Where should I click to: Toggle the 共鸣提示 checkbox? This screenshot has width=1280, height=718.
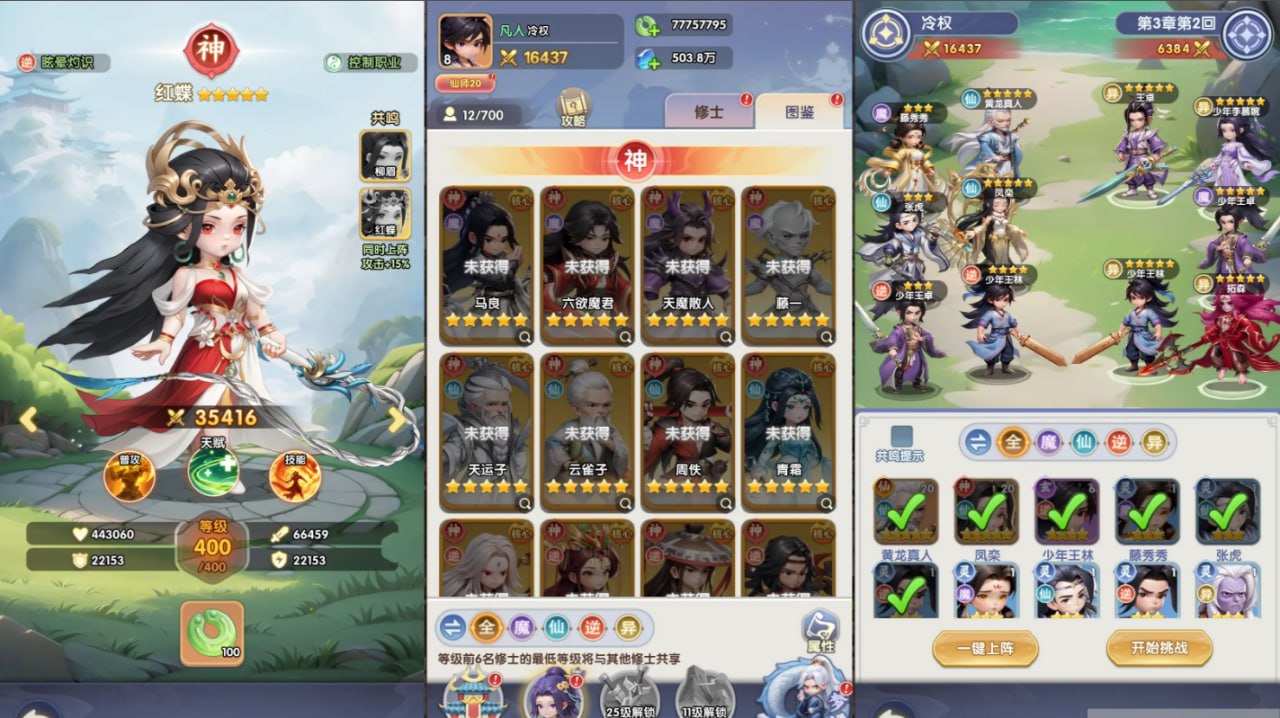point(901,436)
